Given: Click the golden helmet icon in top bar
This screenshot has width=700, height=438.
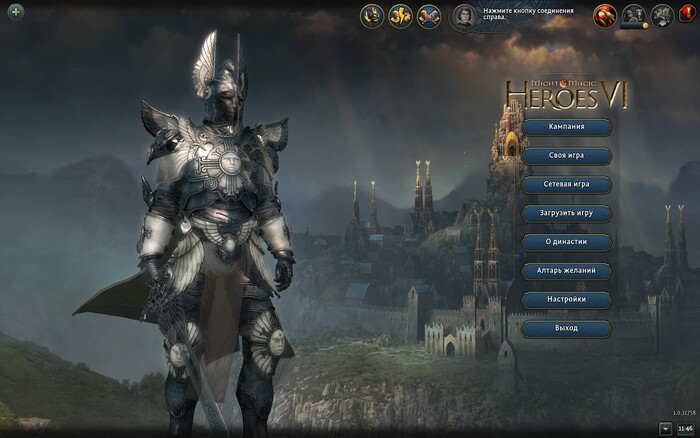Looking at the screenshot, I should point(372,16).
